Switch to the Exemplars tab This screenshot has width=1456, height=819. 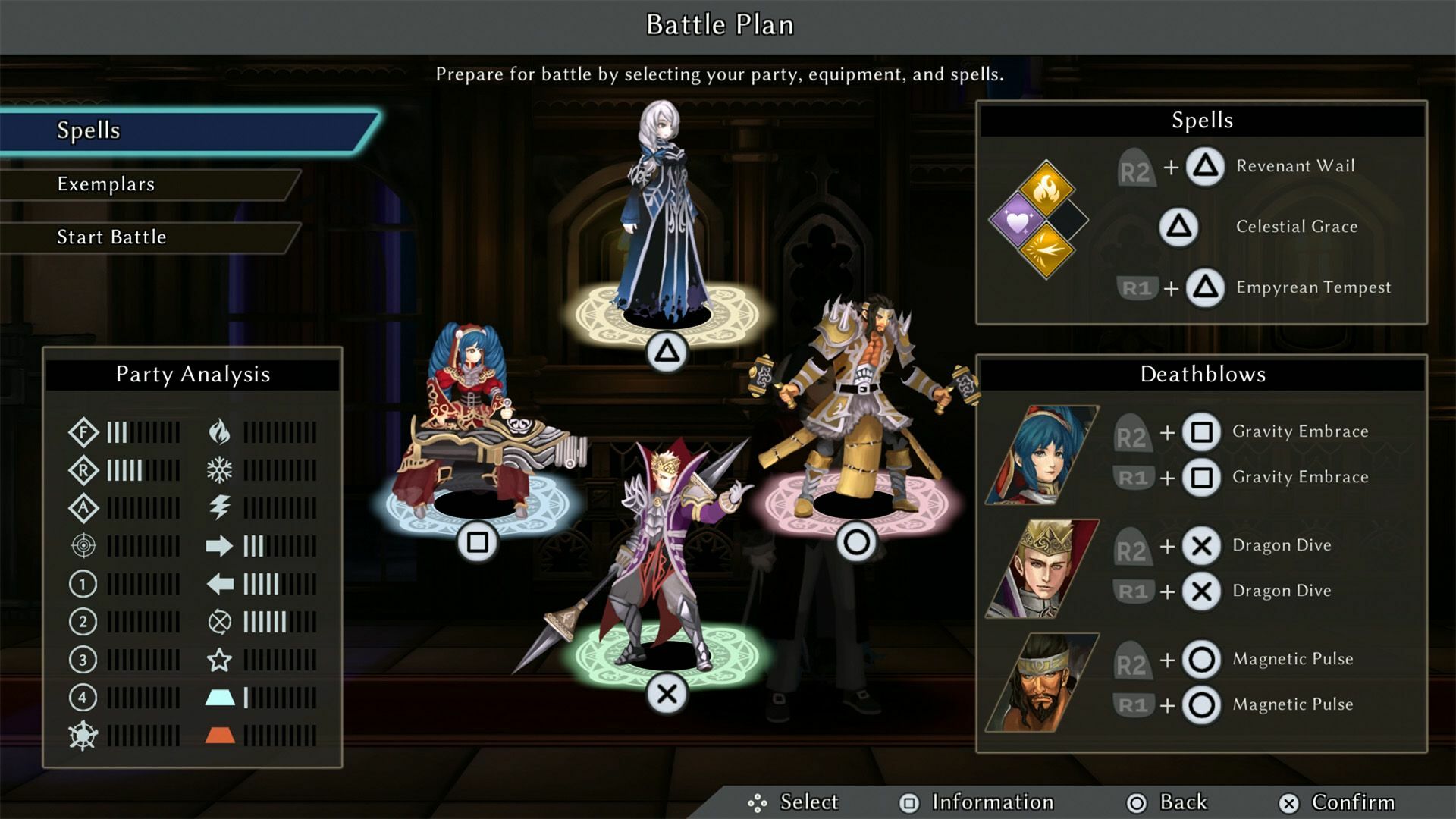tap(106, 184)
